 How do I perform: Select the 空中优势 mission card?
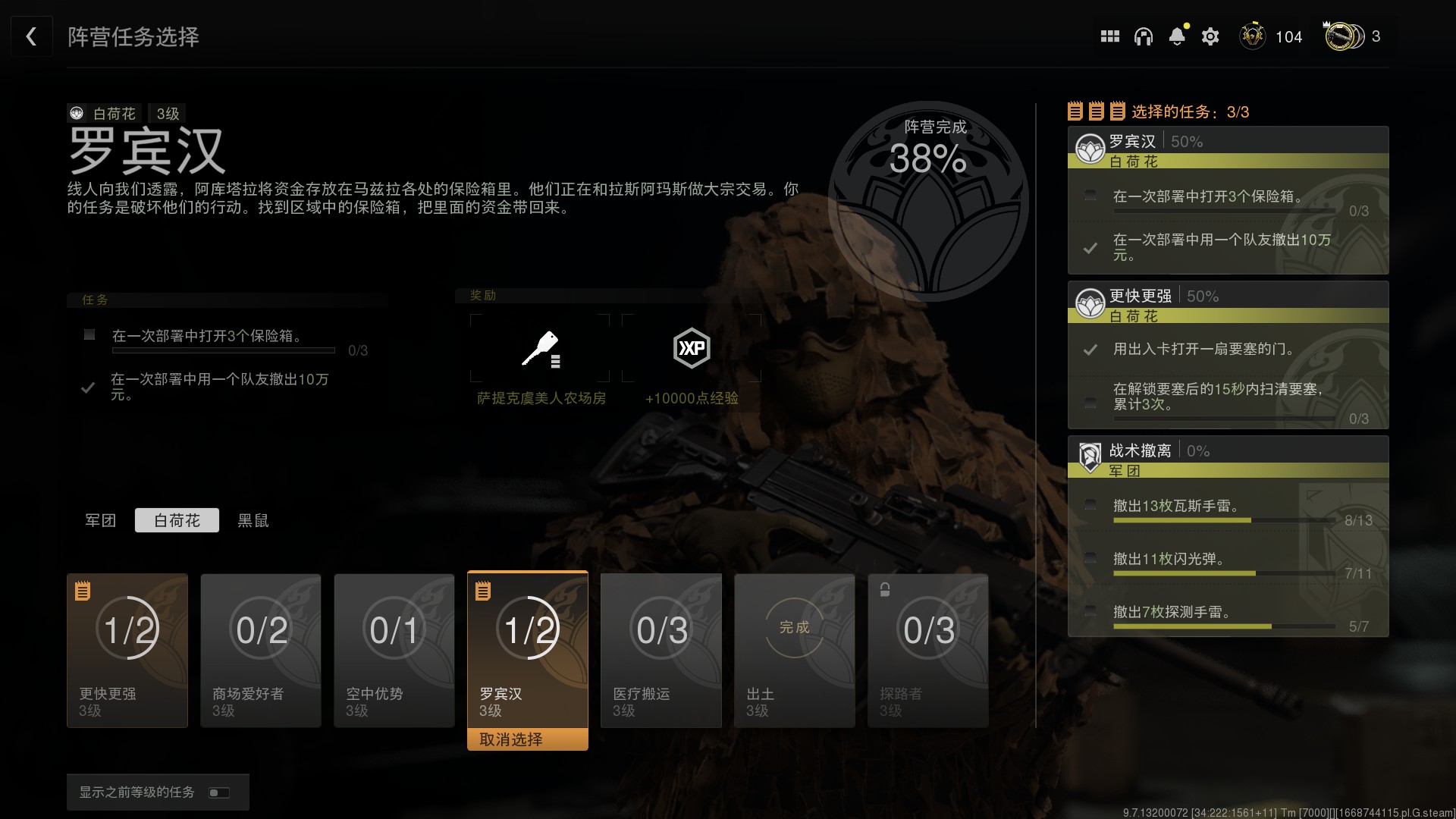(x=394, y=650)
